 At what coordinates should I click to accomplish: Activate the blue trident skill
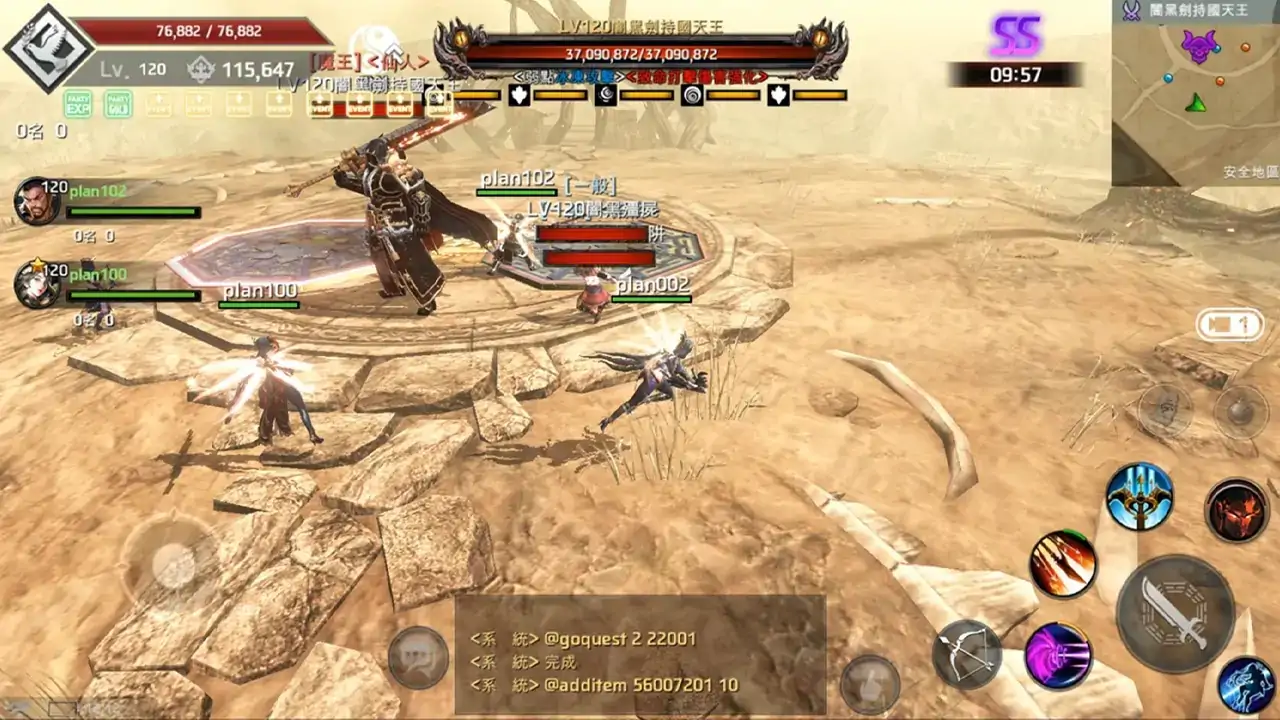point(1139,496)
